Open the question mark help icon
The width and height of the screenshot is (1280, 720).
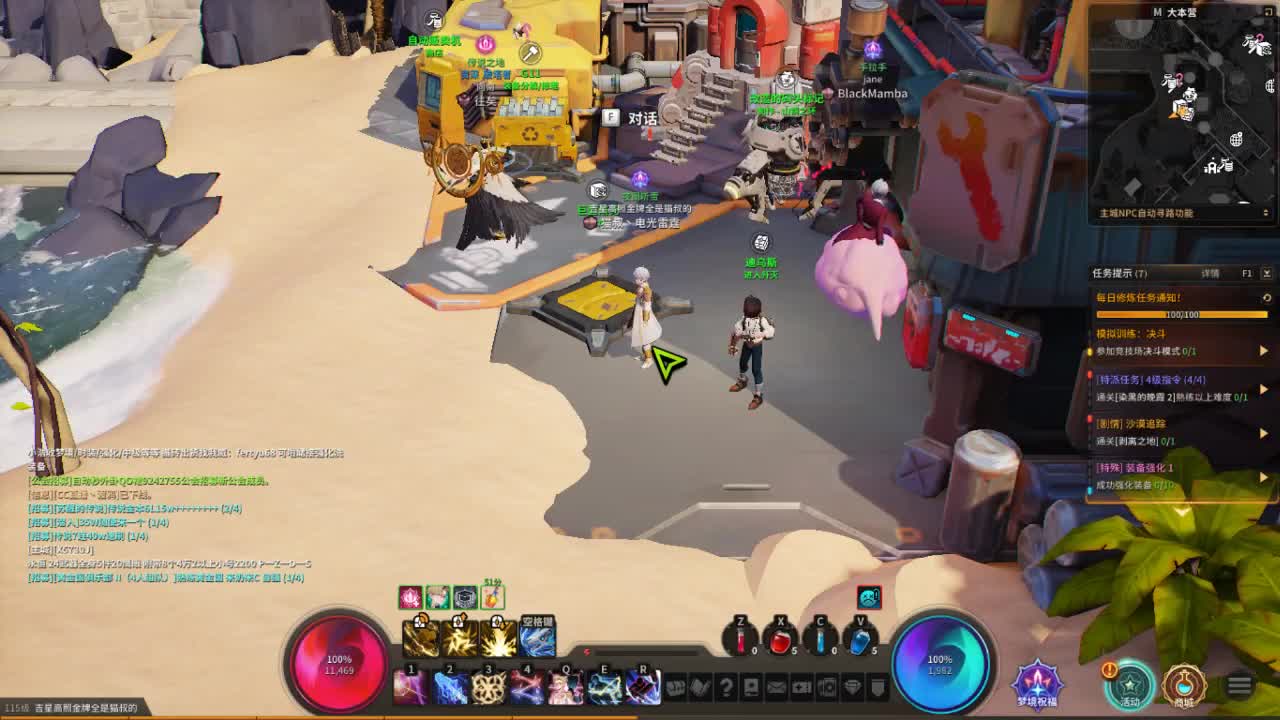pyautogui.click(x=726, y=687)
